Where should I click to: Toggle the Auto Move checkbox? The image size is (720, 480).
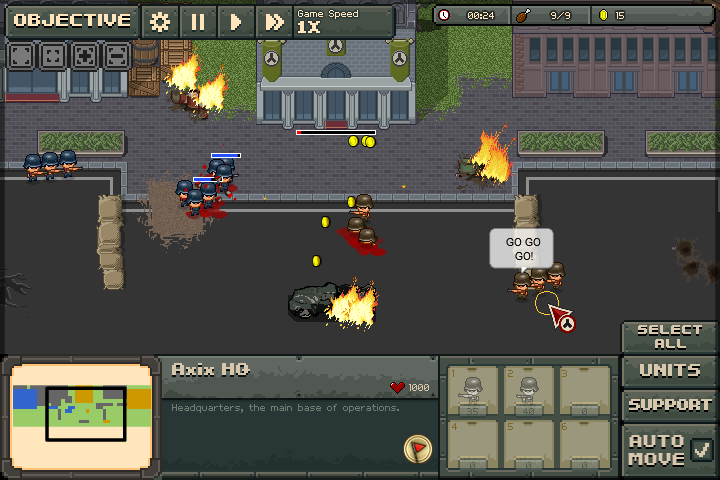point(702,449)
